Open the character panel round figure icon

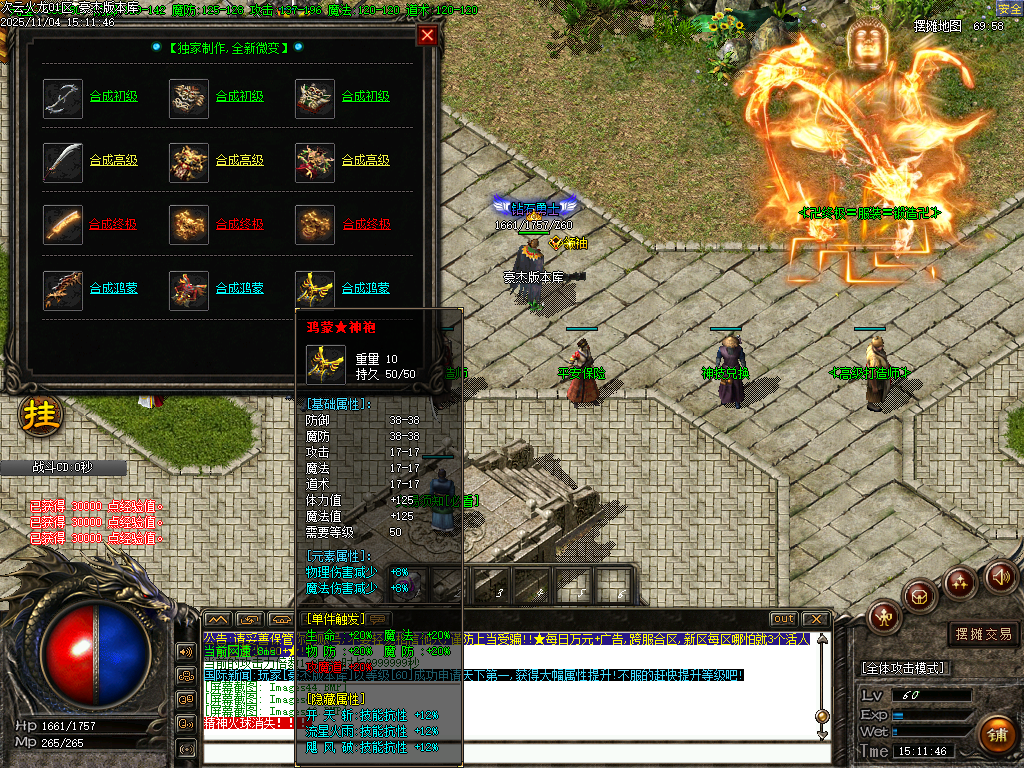click(x=884, y=617)
